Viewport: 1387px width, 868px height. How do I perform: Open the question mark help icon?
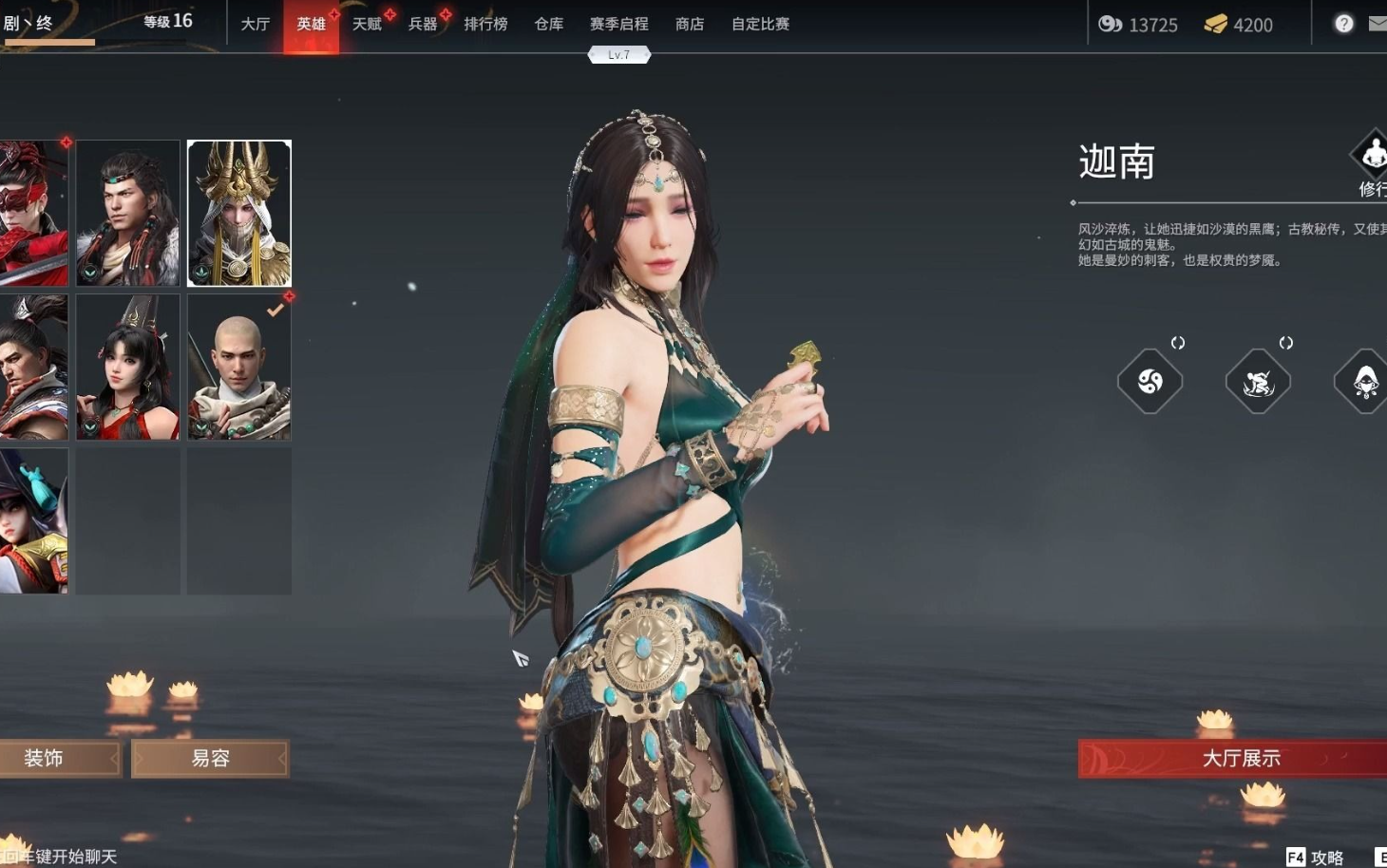(x=1343, y=24)
